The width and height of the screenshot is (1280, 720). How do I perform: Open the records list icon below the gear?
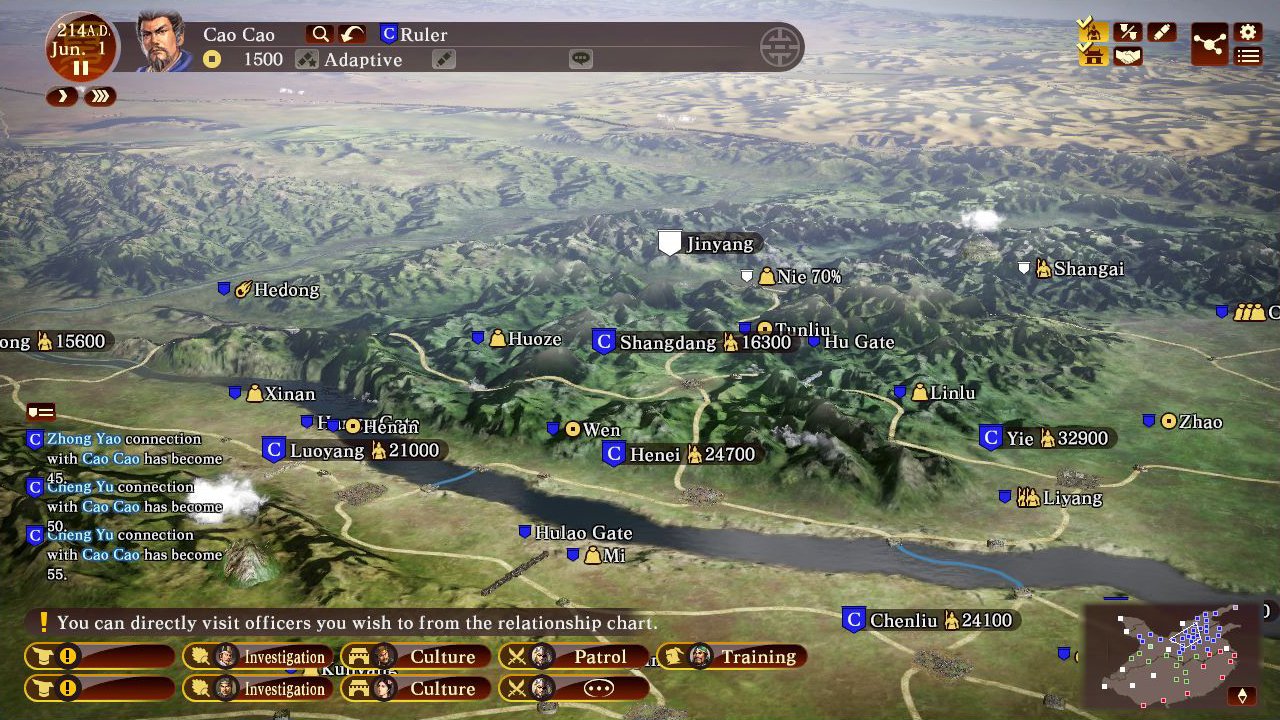point(1248,55)
